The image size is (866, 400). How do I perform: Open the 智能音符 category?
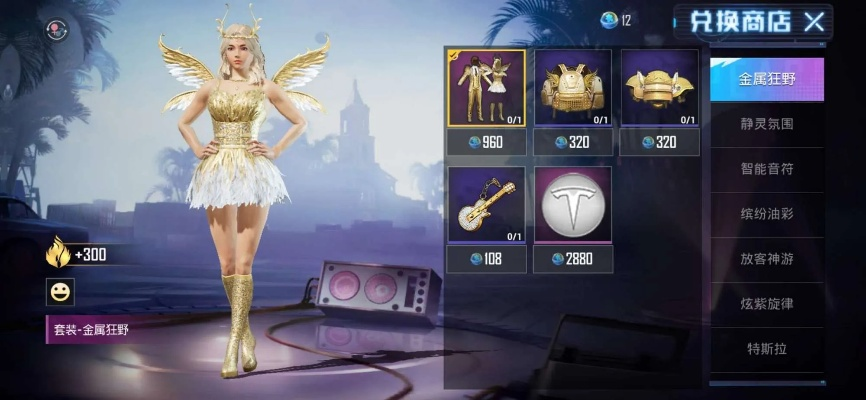767,170
